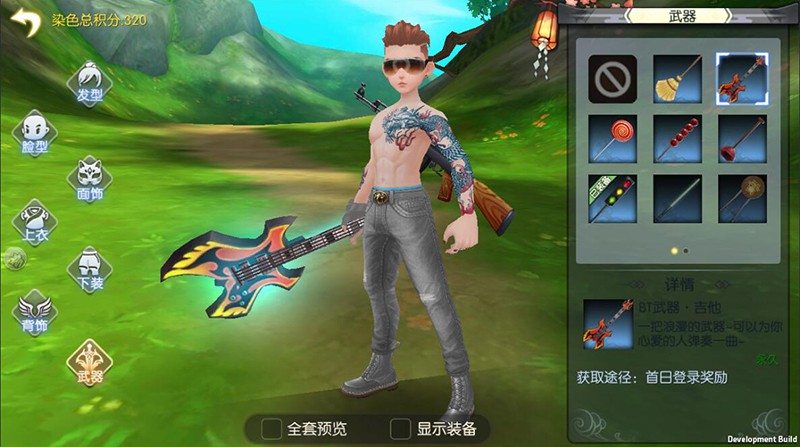Choose the 下装 bottoms category
Screen dimensions: 800x447
tap(89, 269)
